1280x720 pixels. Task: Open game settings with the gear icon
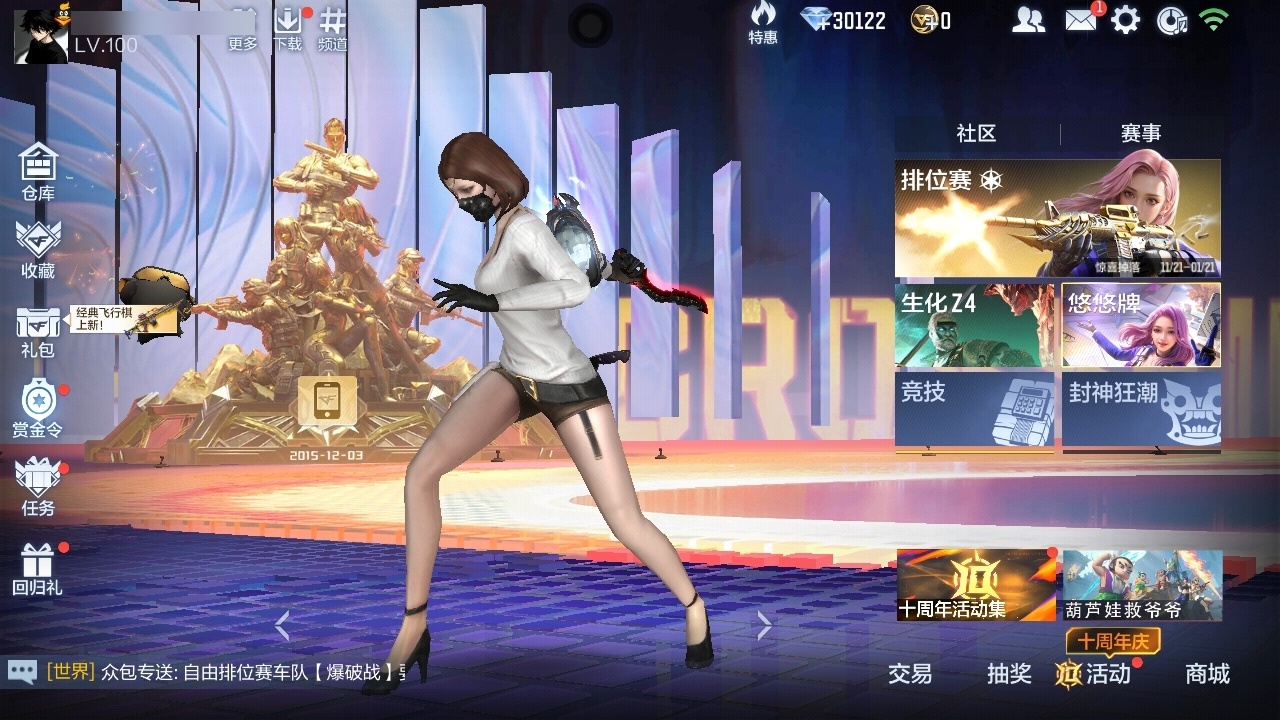point(1128,18)
